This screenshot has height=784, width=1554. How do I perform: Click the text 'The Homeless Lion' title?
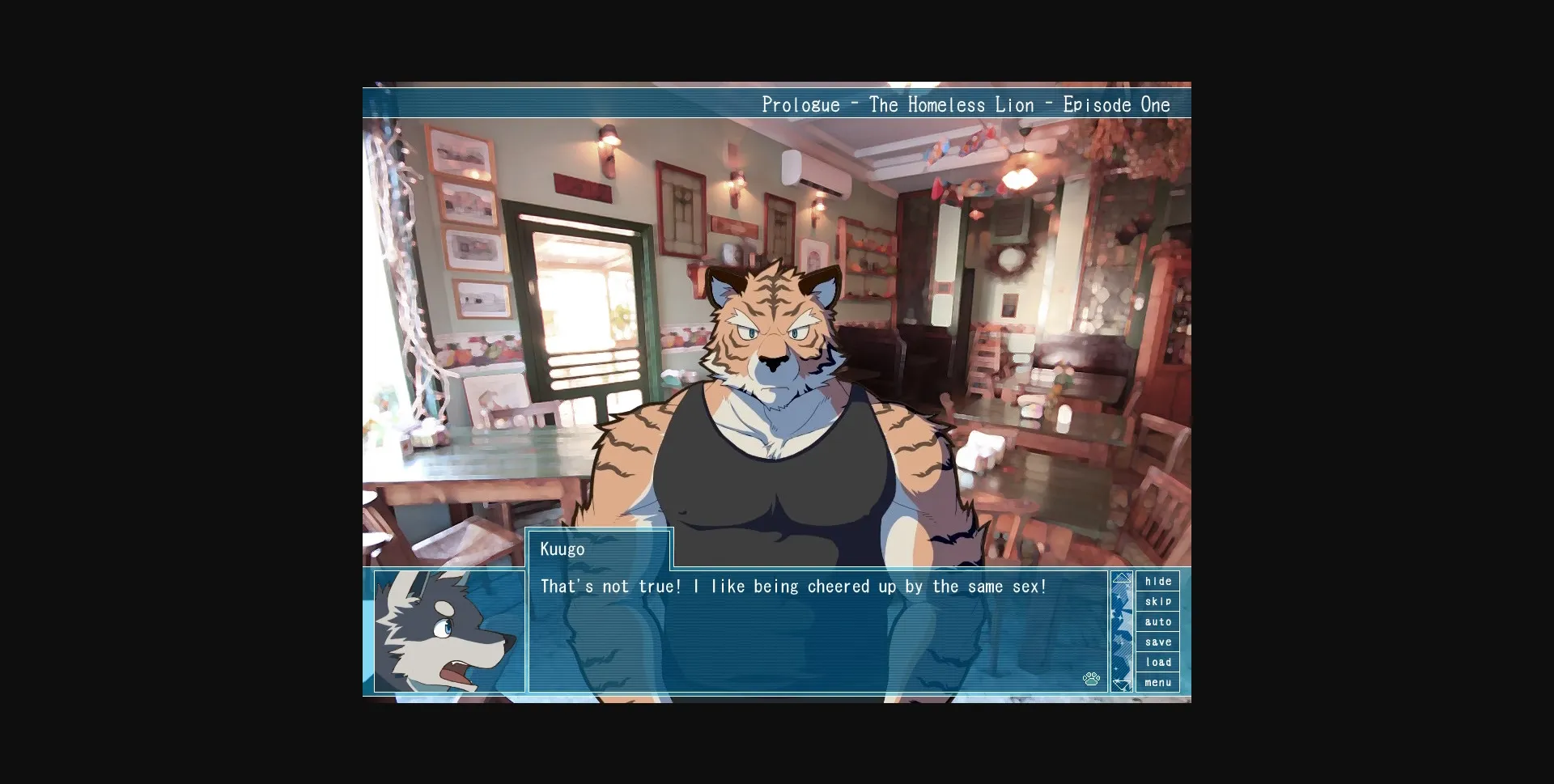click(x=951, y=104)
